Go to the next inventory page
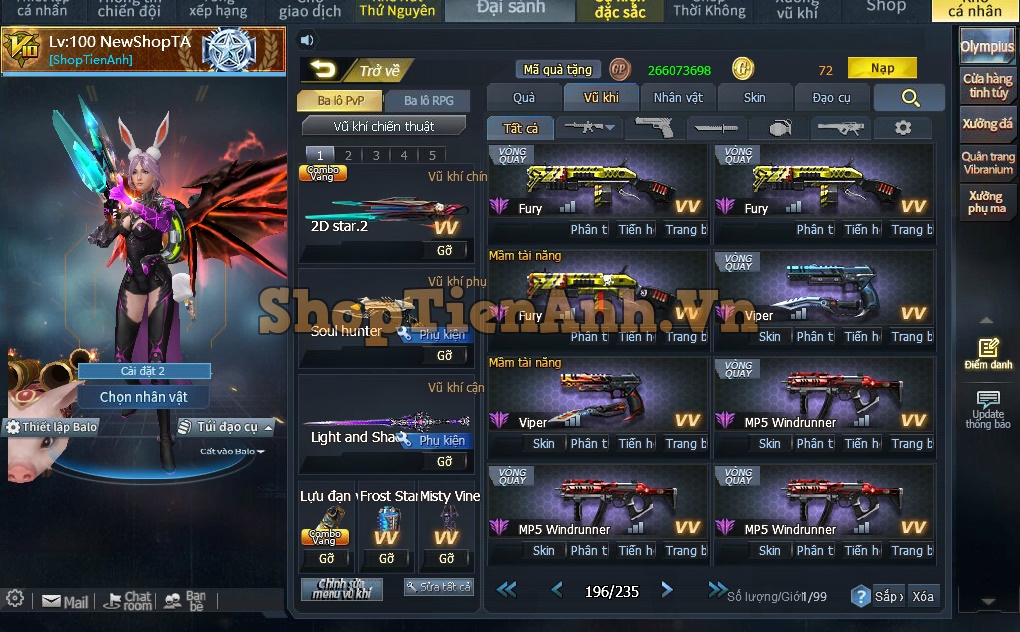This screenshot has height=632, width=1020. coord(667,590)
